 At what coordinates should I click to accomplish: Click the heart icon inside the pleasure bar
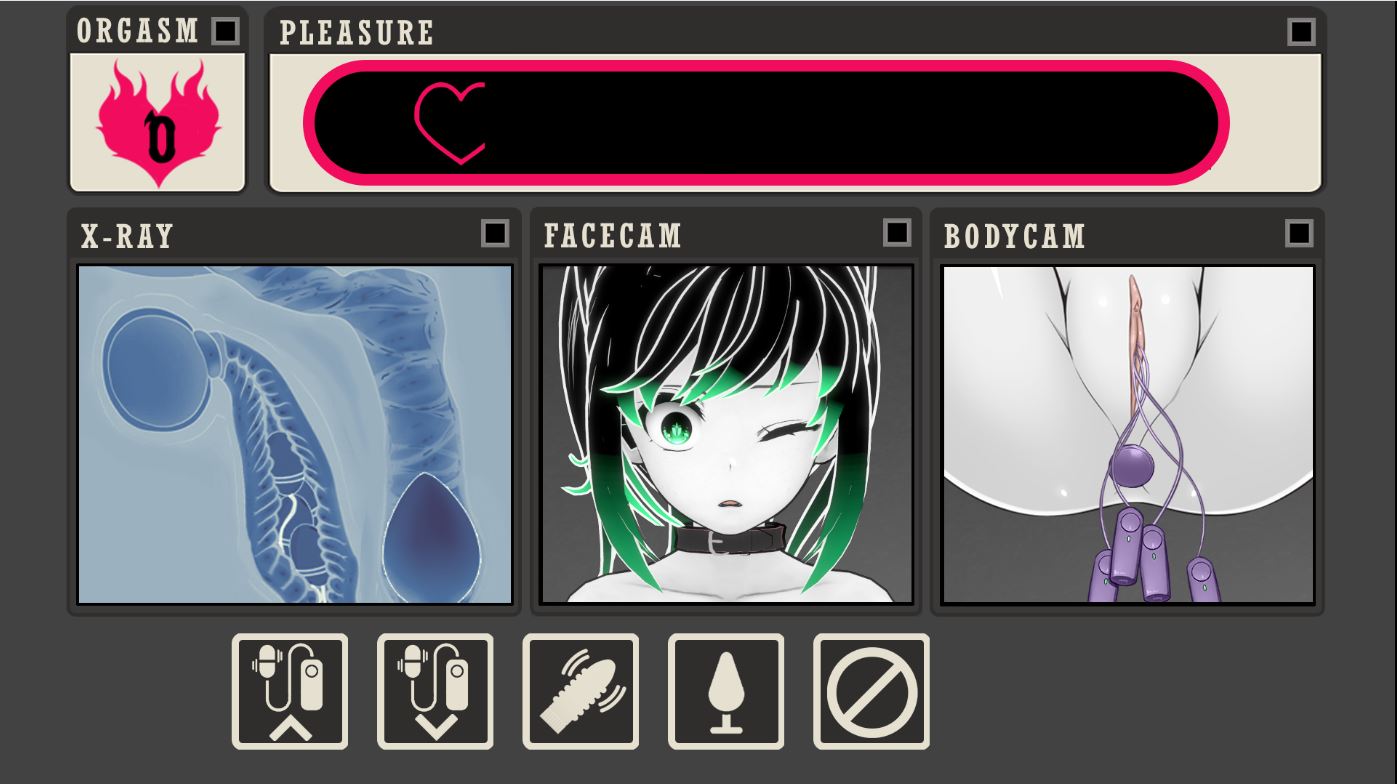(x=450, y=121)
